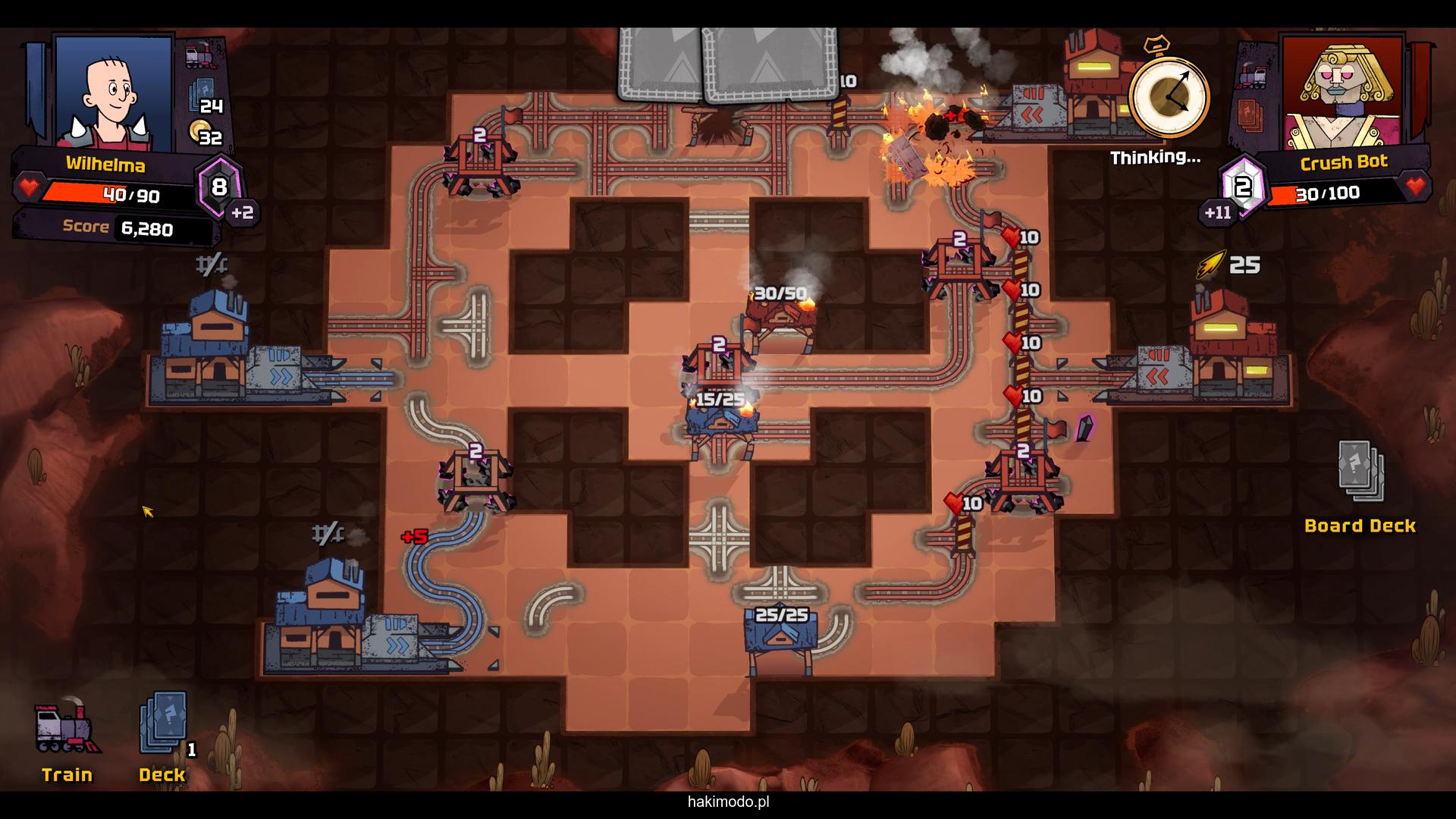Click the gold coin counter icon
Screen dimensions: 1456x819
pos(200,132)
